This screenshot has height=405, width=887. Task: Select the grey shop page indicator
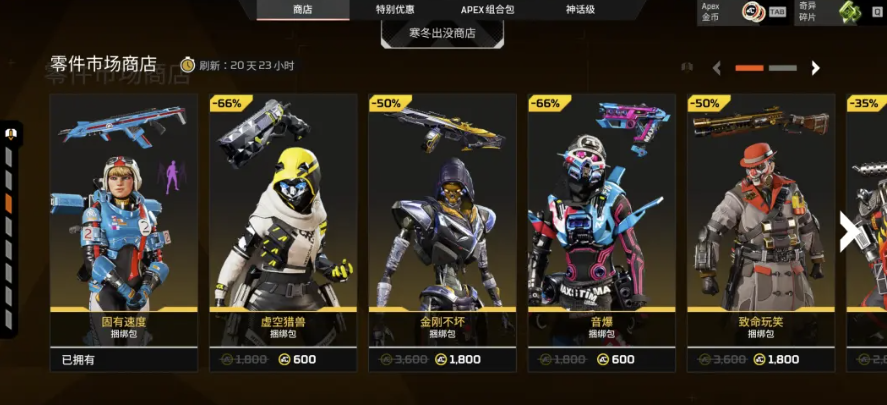(x=783, y=68)
